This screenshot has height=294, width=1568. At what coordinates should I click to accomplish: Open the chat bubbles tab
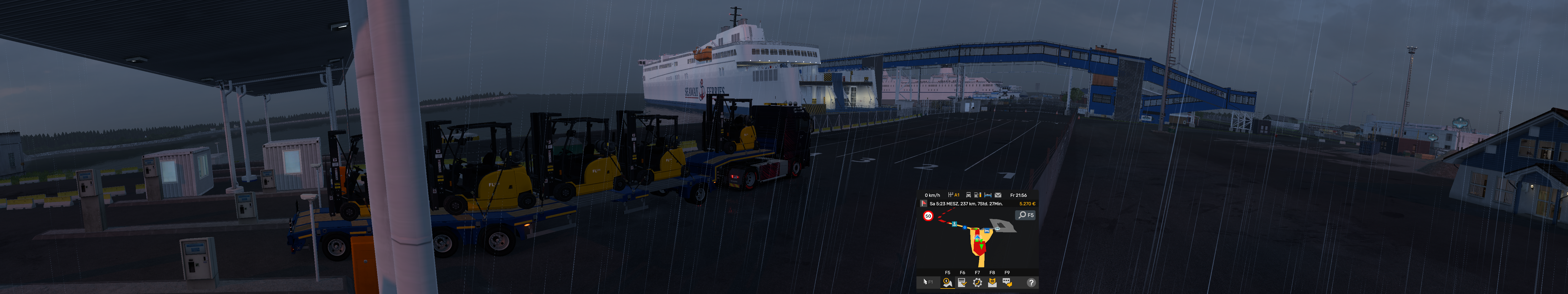(x=1007, y=282)
